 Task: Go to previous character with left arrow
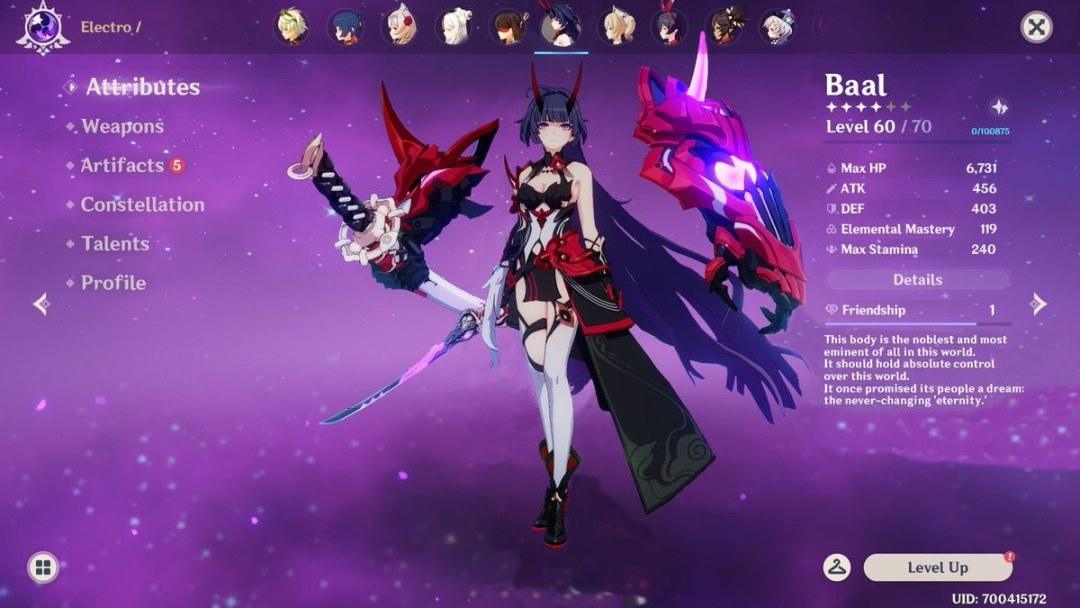coord(41,304)
